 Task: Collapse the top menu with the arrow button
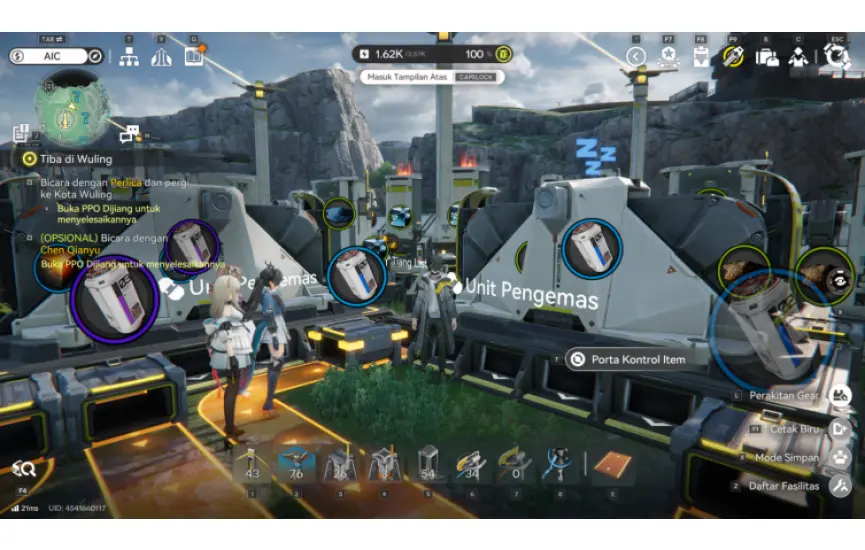(x=636, y=56)
